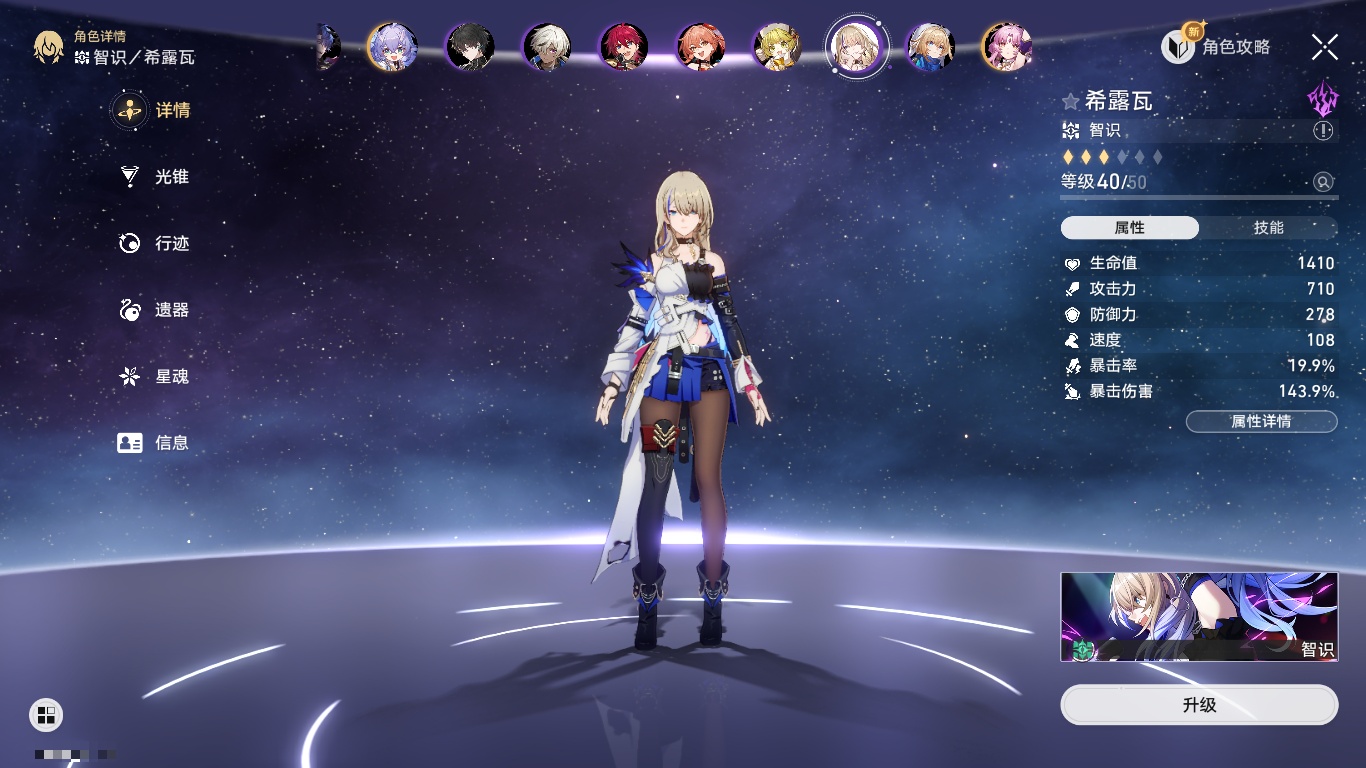Open the 智识 character splash art thumbnail
The image size is (1366, 768).
(x=1199, y=617)
